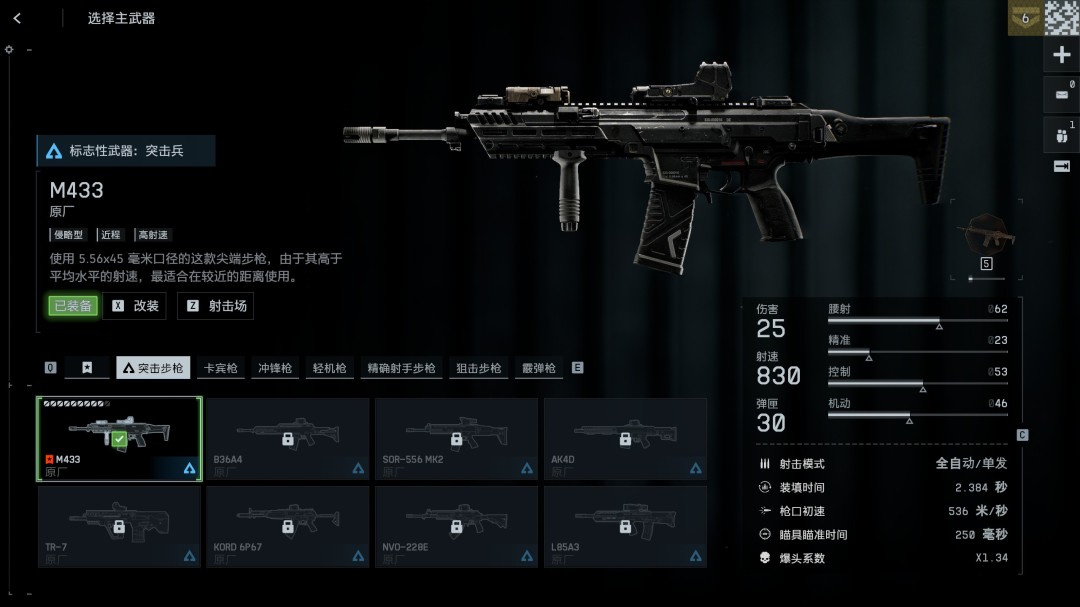Select the 精确射手步枪 marksman rifle tab
1080x607 pixels.
401,368
